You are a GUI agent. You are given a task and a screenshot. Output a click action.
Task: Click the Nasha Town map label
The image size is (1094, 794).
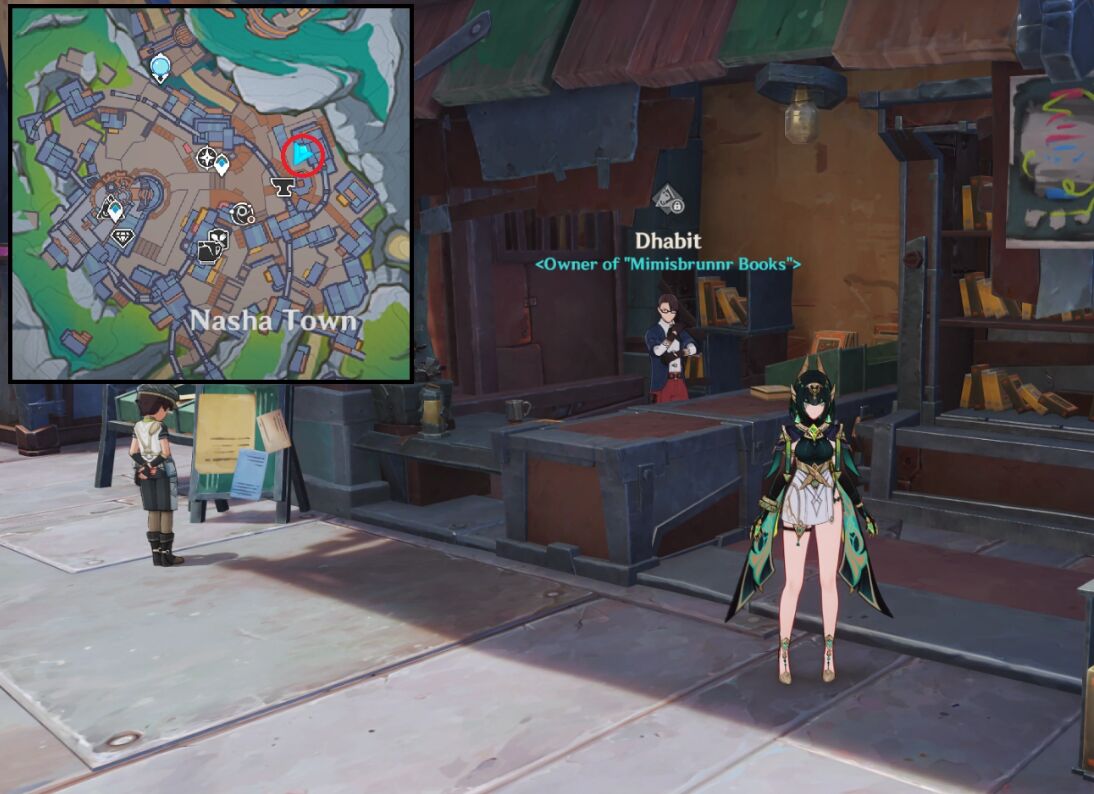click(273, 321)
